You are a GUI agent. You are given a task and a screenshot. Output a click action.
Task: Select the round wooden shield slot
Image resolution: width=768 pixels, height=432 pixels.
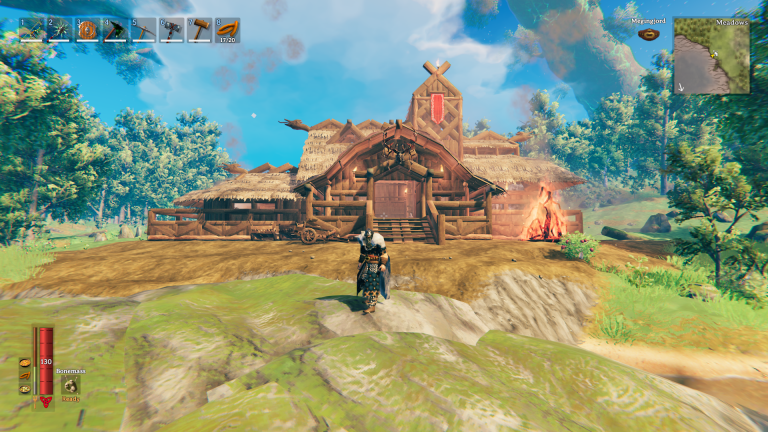coord(88,30)
